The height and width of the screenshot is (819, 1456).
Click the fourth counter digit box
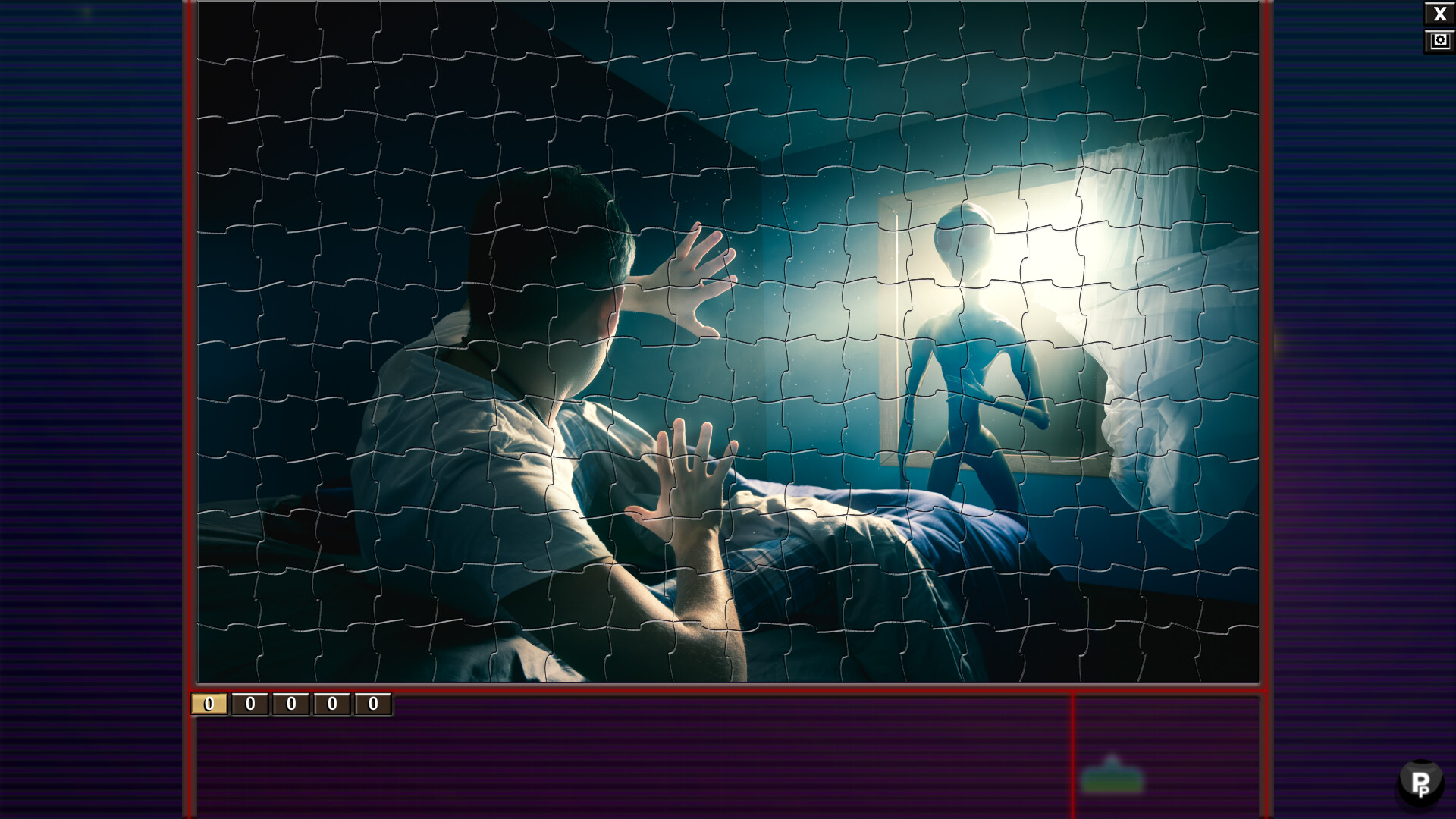click(330, 704)
